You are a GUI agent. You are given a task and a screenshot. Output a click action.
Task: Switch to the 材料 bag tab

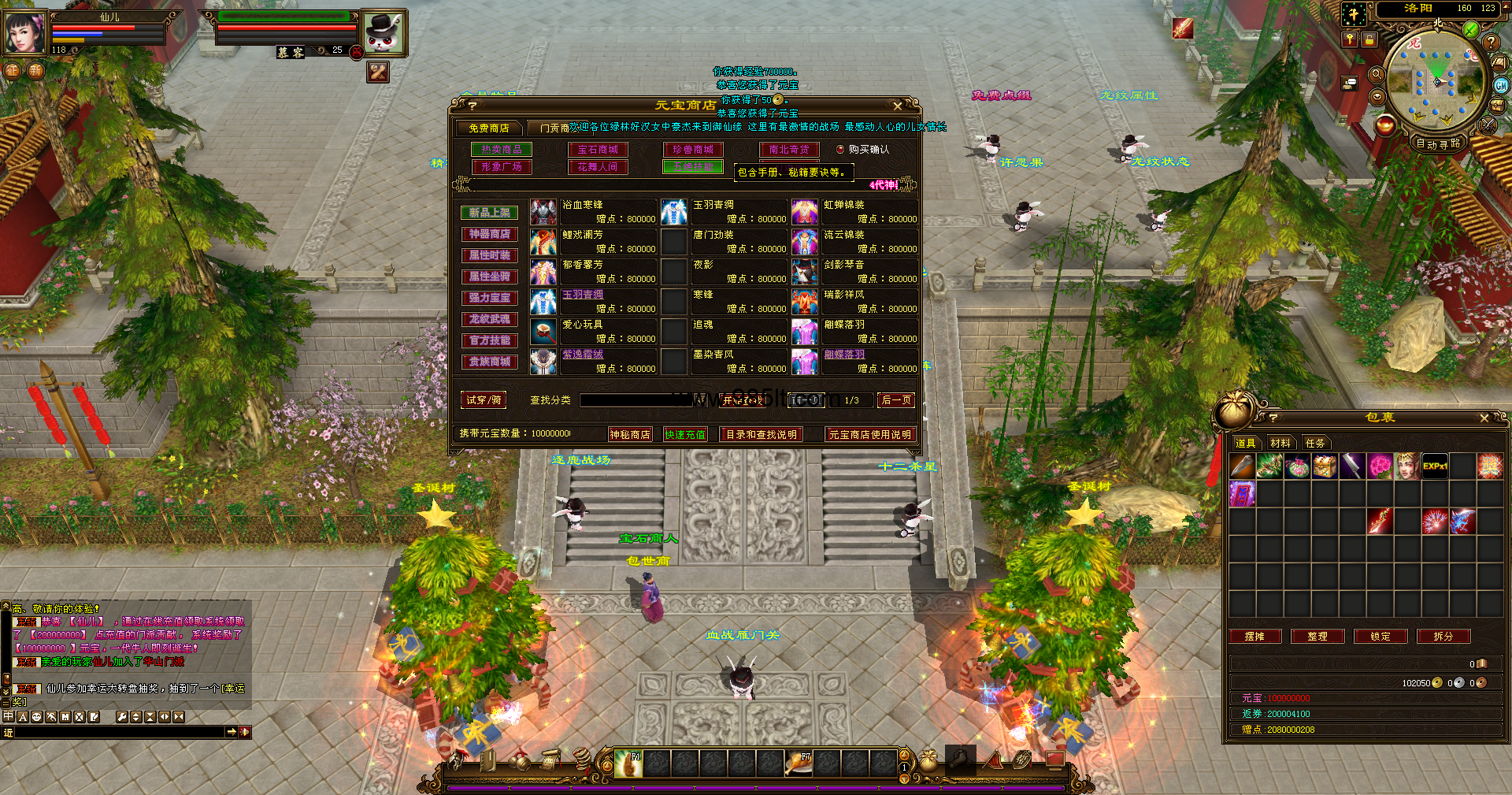[x=1280, y=443]
